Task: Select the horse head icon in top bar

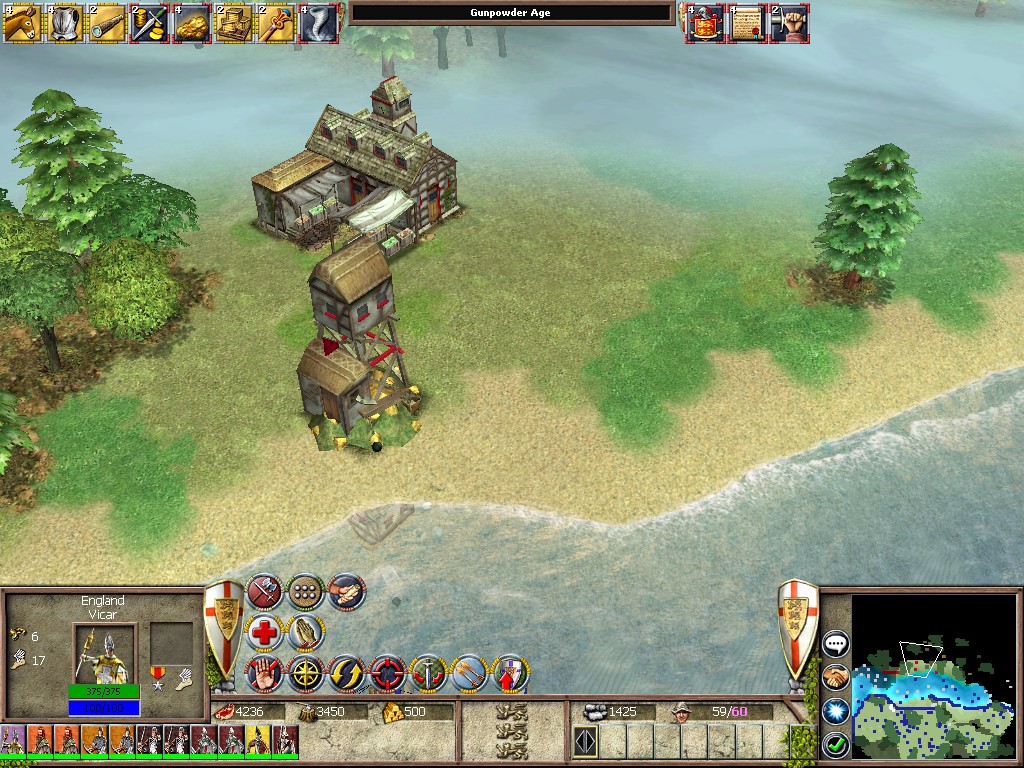Action: click(x=21, y=23)
